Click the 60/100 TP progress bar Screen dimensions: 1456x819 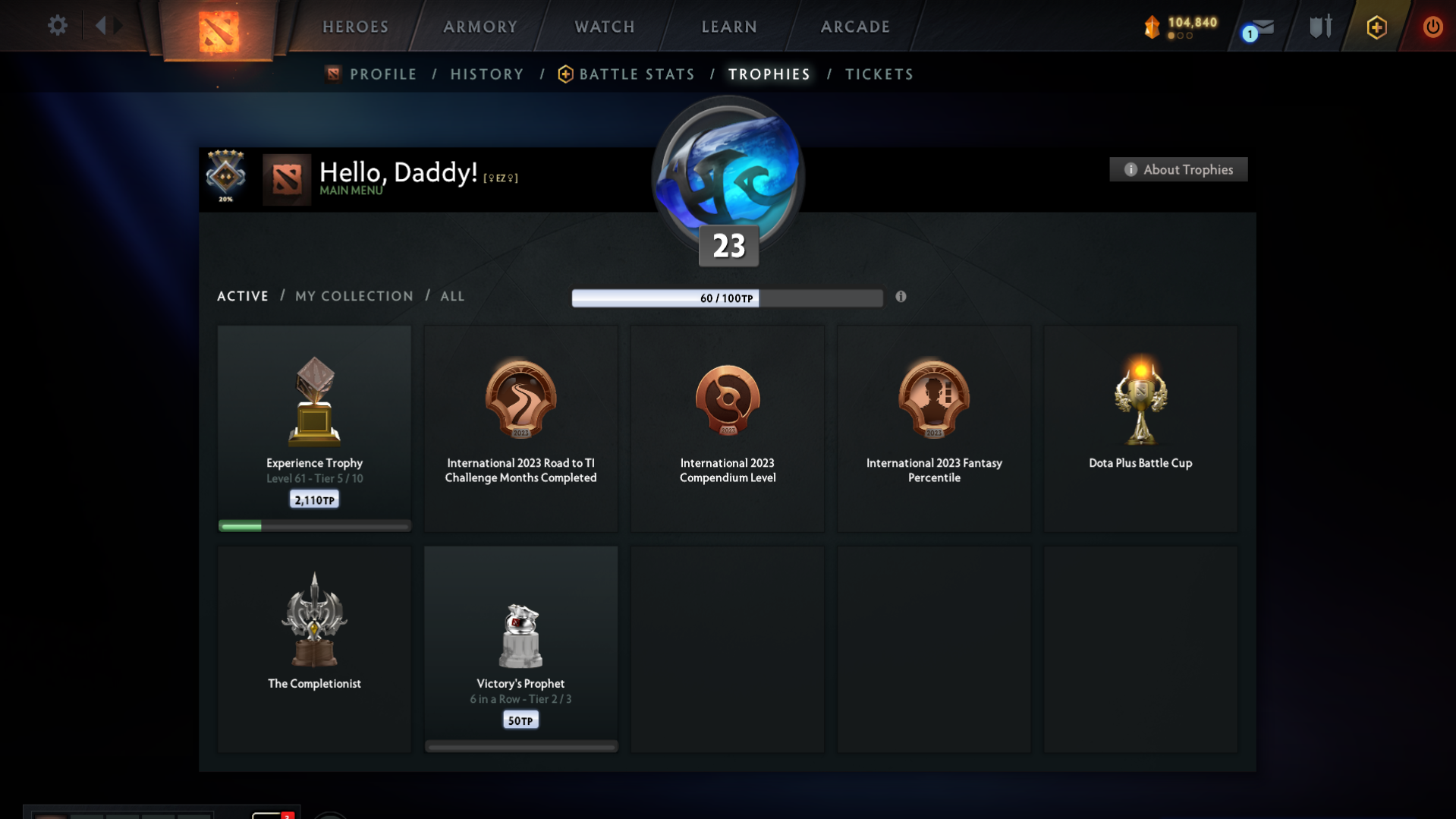coord(727,298)
